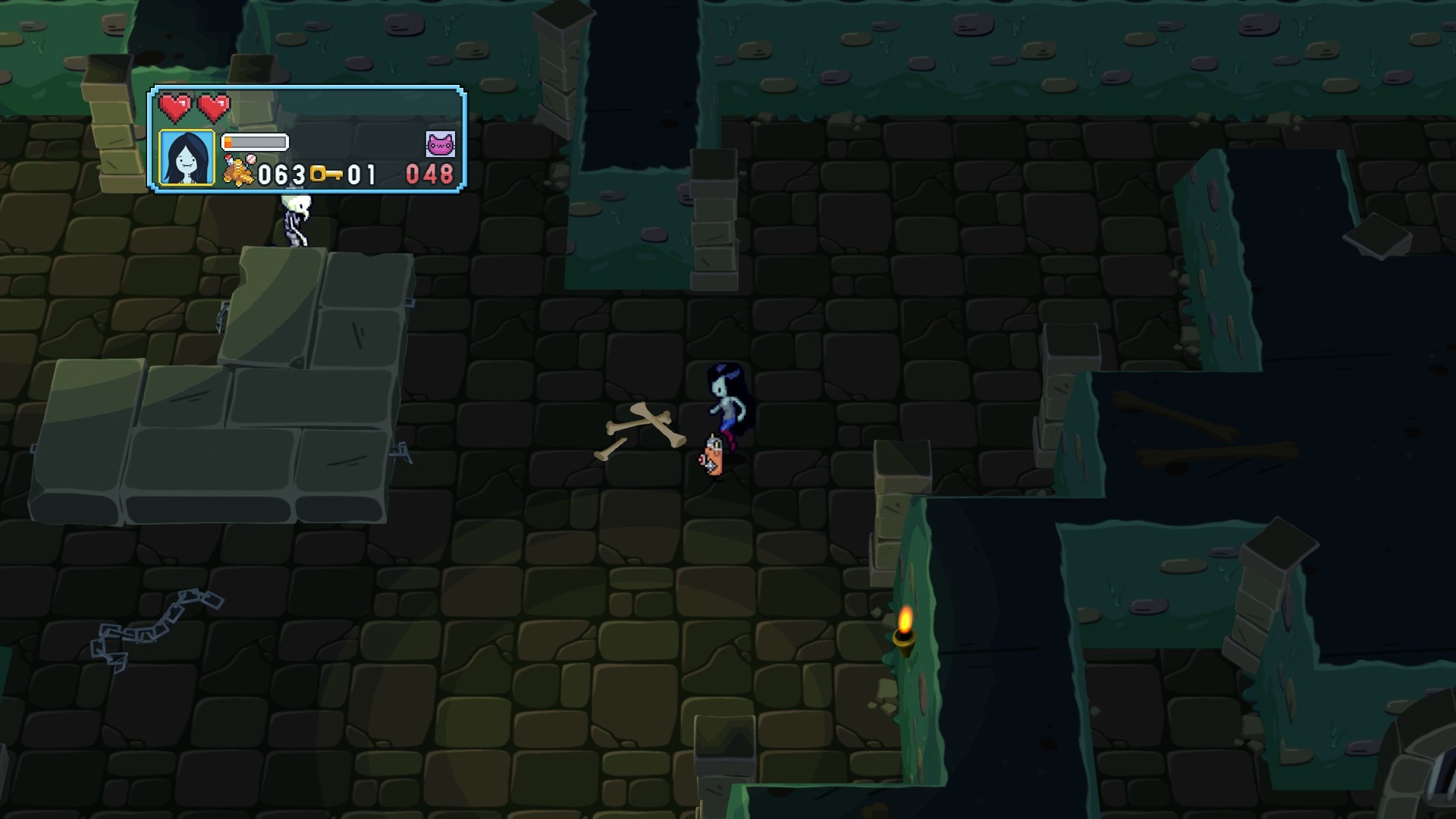Click the gold treasure pile icon
This screenshot has width=1456, height=819.
[x=239, y=171]
